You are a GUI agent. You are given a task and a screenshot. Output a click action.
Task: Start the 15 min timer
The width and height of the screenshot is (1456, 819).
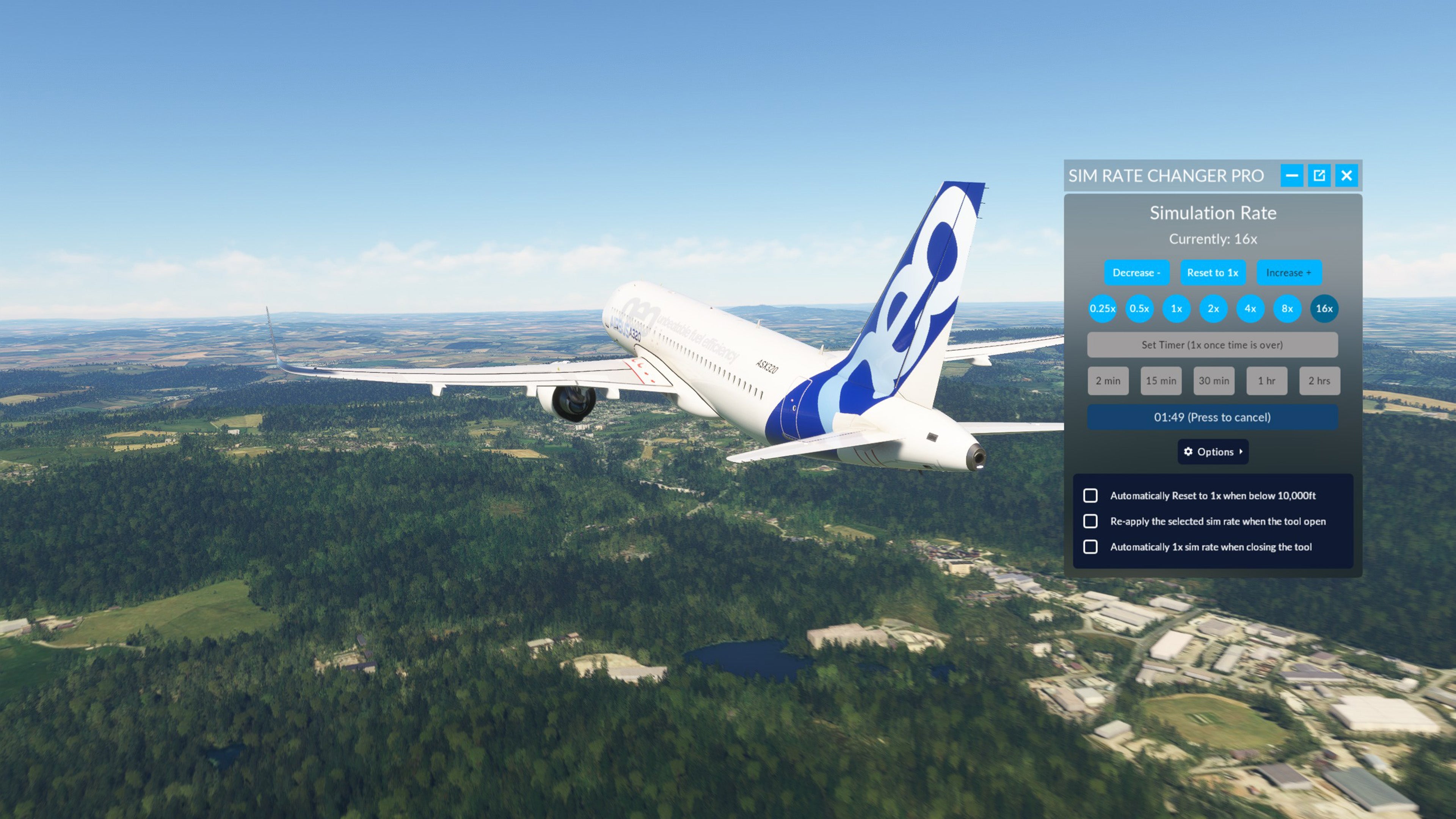[1161, 381]
